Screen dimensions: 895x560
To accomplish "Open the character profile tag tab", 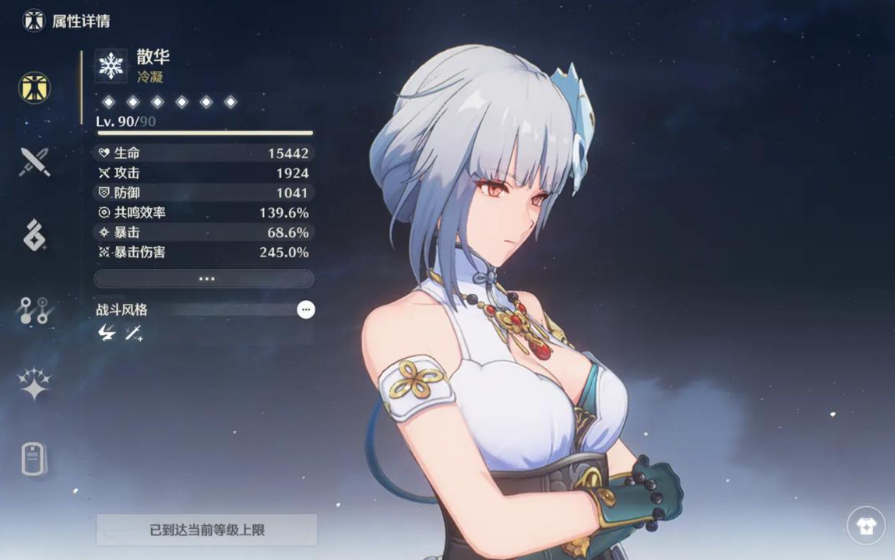I will pyautogui.click(x=35, y=459).
